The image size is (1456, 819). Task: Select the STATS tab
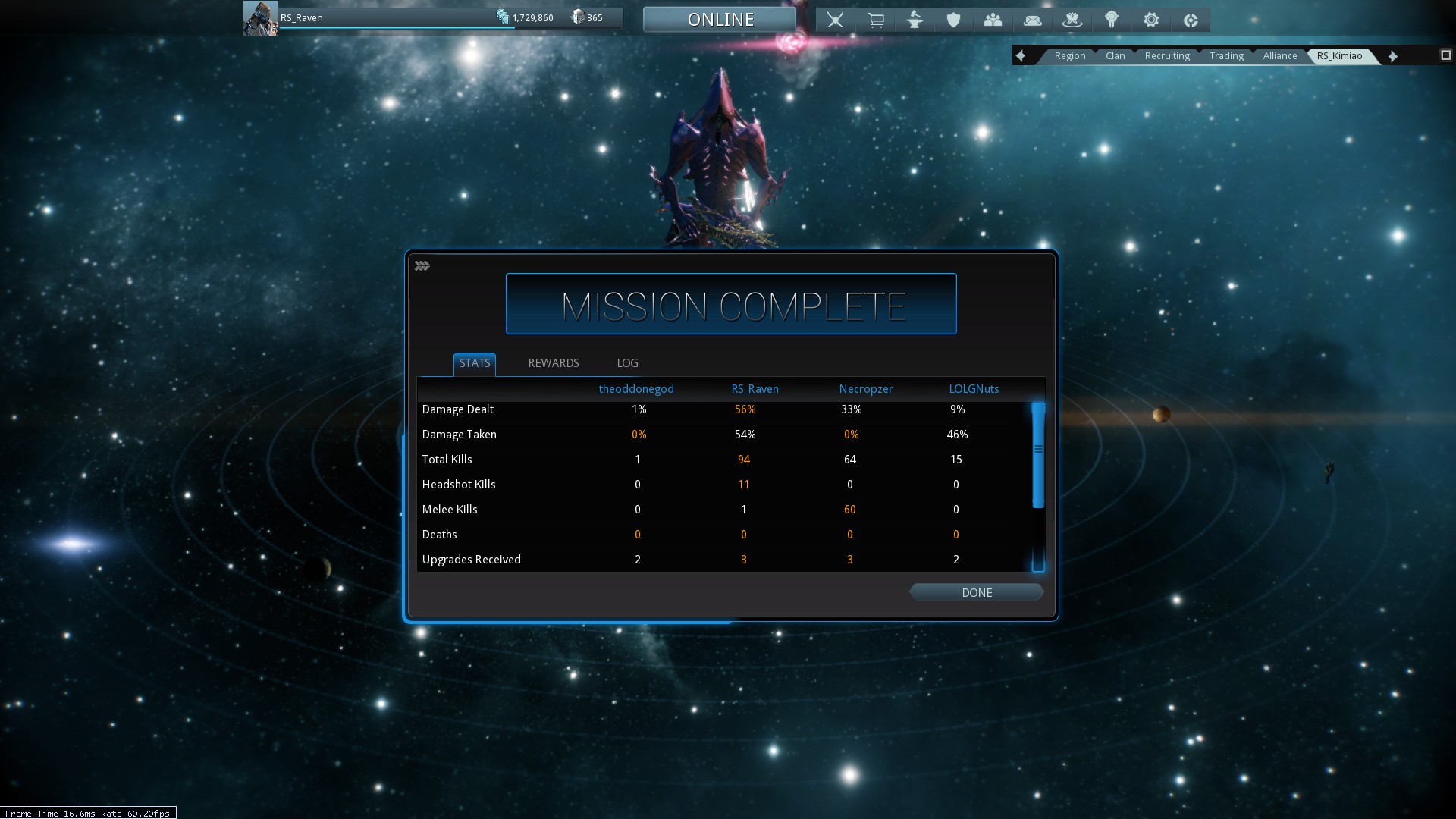tap(475, 363)
